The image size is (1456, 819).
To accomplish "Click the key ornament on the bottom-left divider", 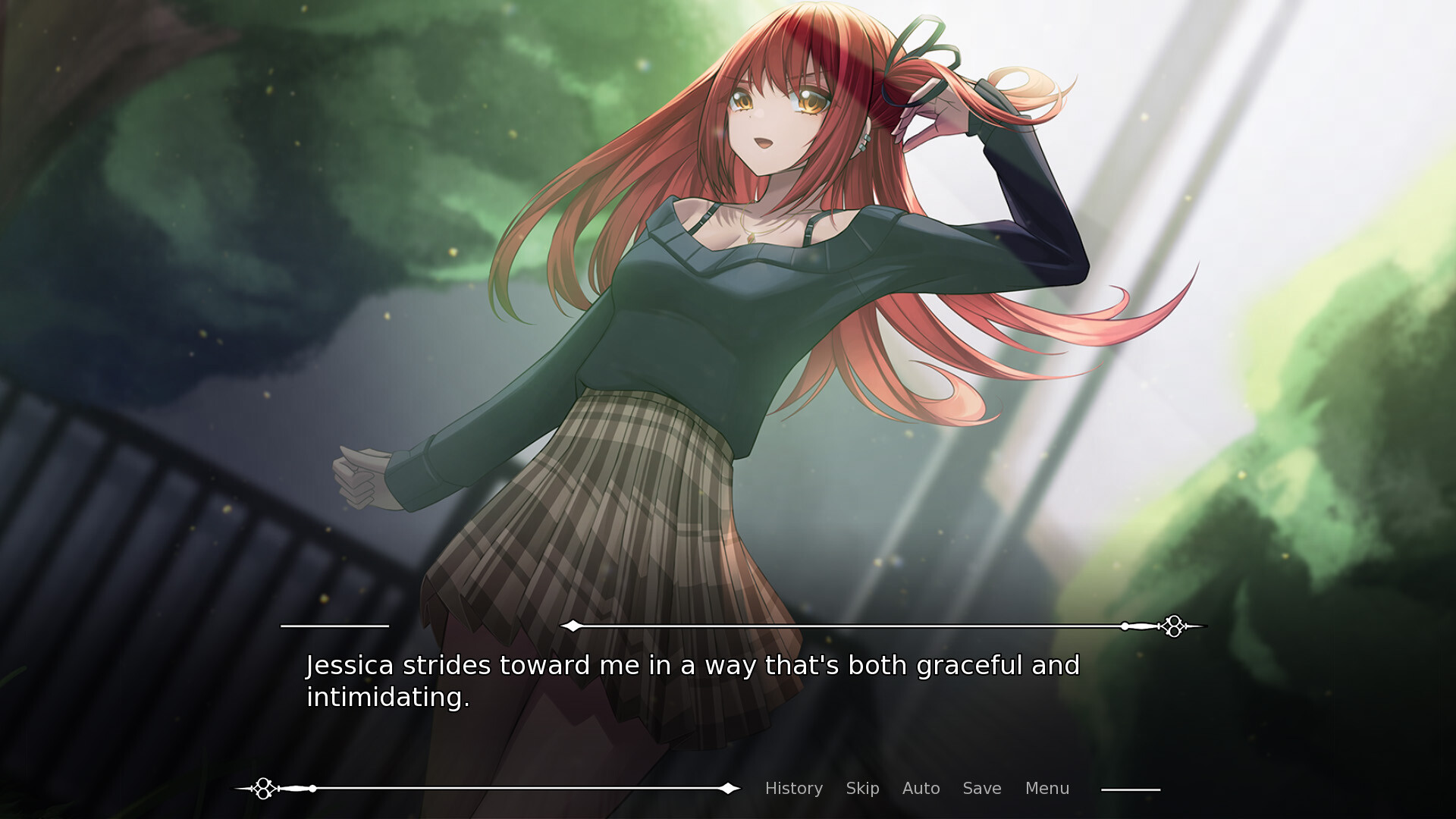I will pyautogui.click(x=264, y=789).
